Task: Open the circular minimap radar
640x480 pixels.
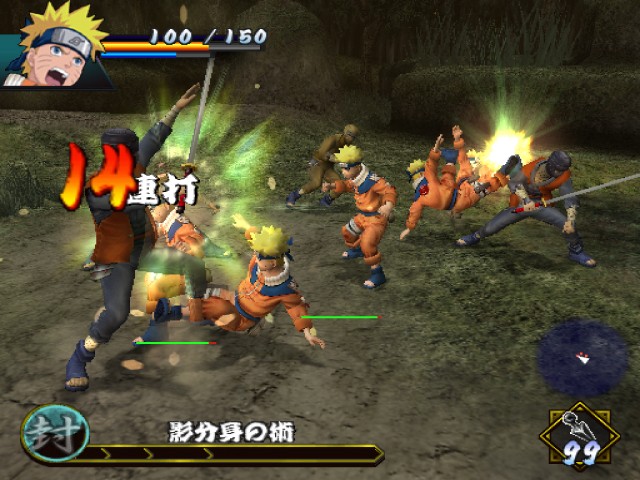Action: click(x=582, y=357)
